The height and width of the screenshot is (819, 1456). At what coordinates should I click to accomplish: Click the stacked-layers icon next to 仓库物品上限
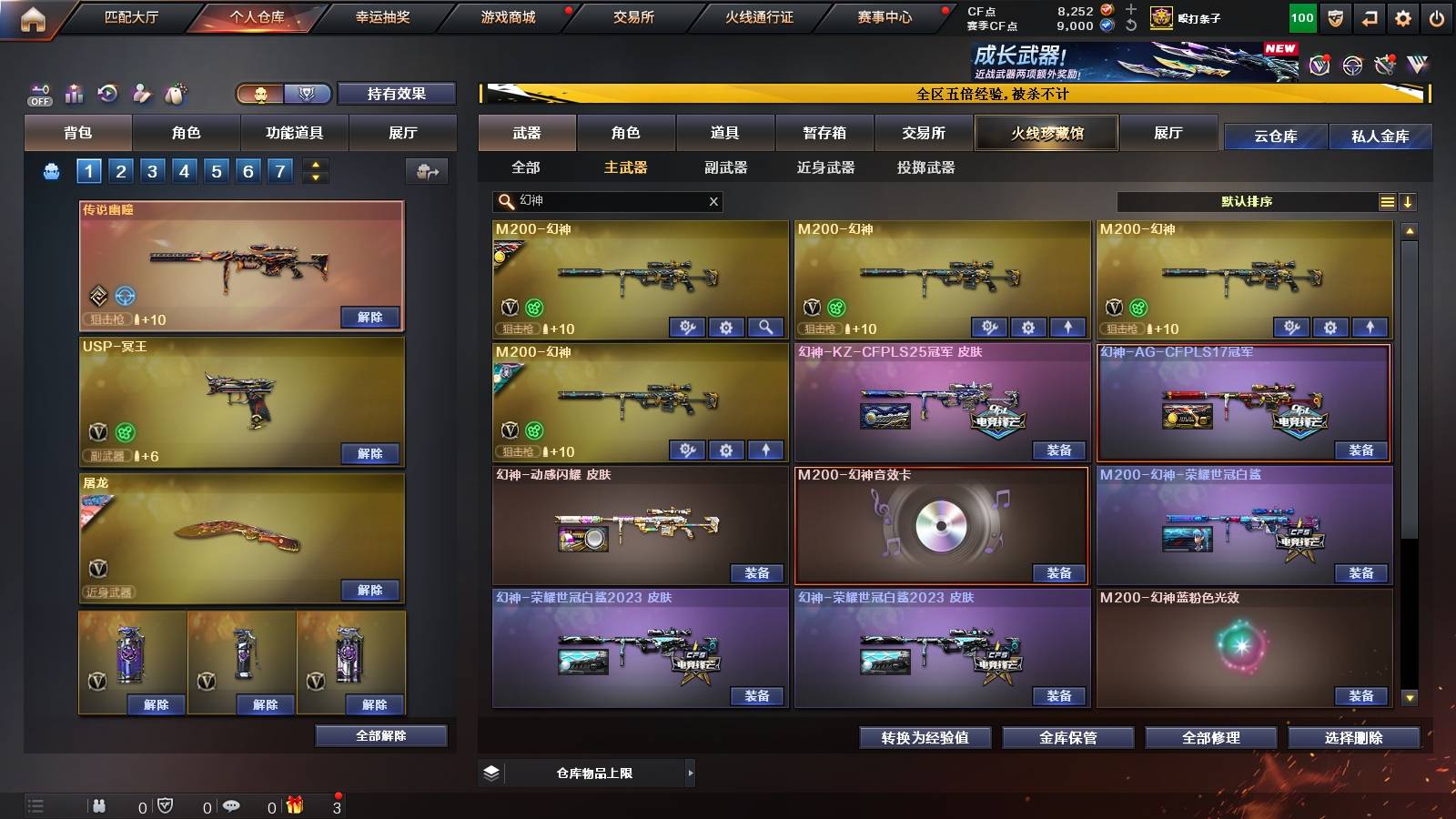(492, 773)
